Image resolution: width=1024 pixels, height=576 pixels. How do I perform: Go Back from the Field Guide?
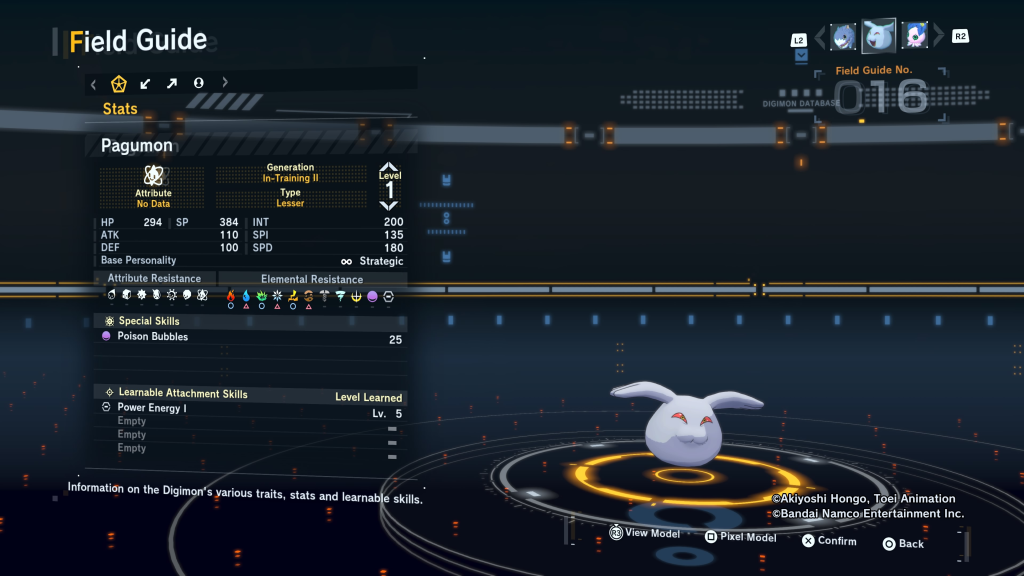[903, 544]
